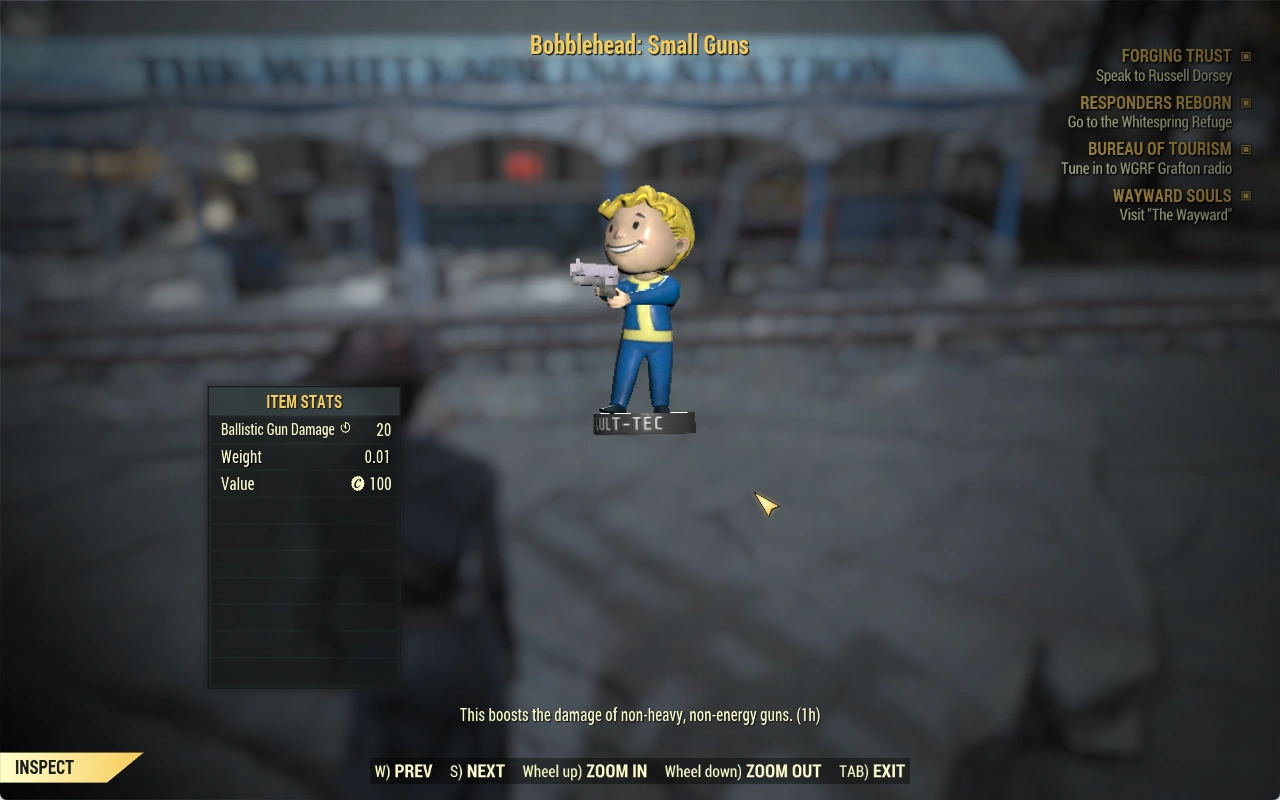Click ZOOM IN on the bobblehead
Image resolution: width=1280 pixels, height=800 pixels.
point(585,771)
